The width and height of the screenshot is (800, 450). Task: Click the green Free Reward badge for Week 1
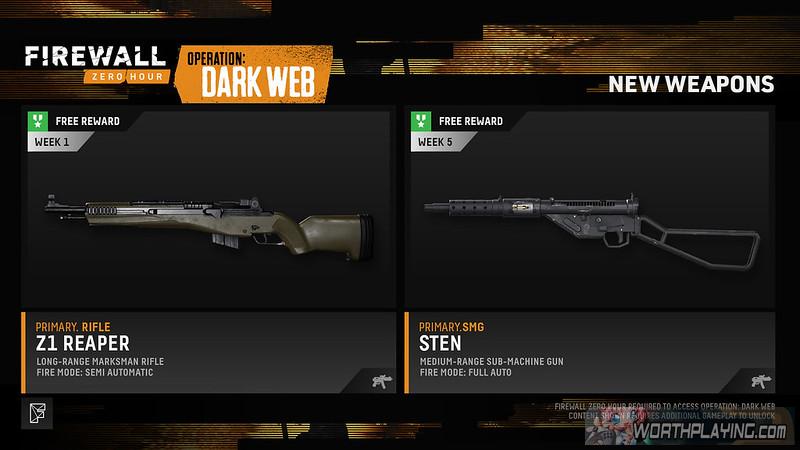(x=35, y=122)
